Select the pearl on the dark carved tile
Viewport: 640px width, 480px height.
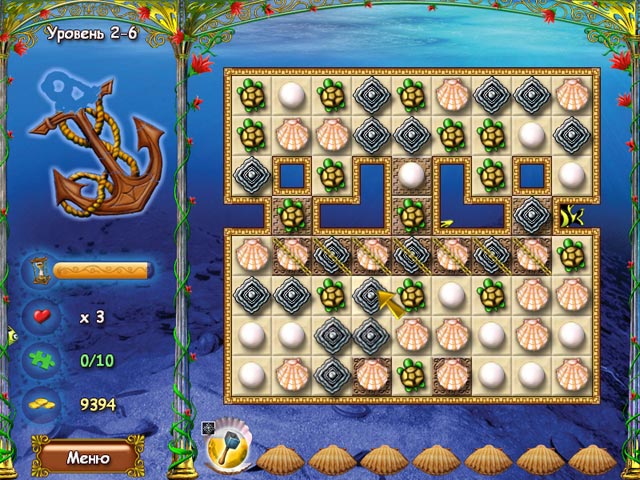(x=411, y=174)
